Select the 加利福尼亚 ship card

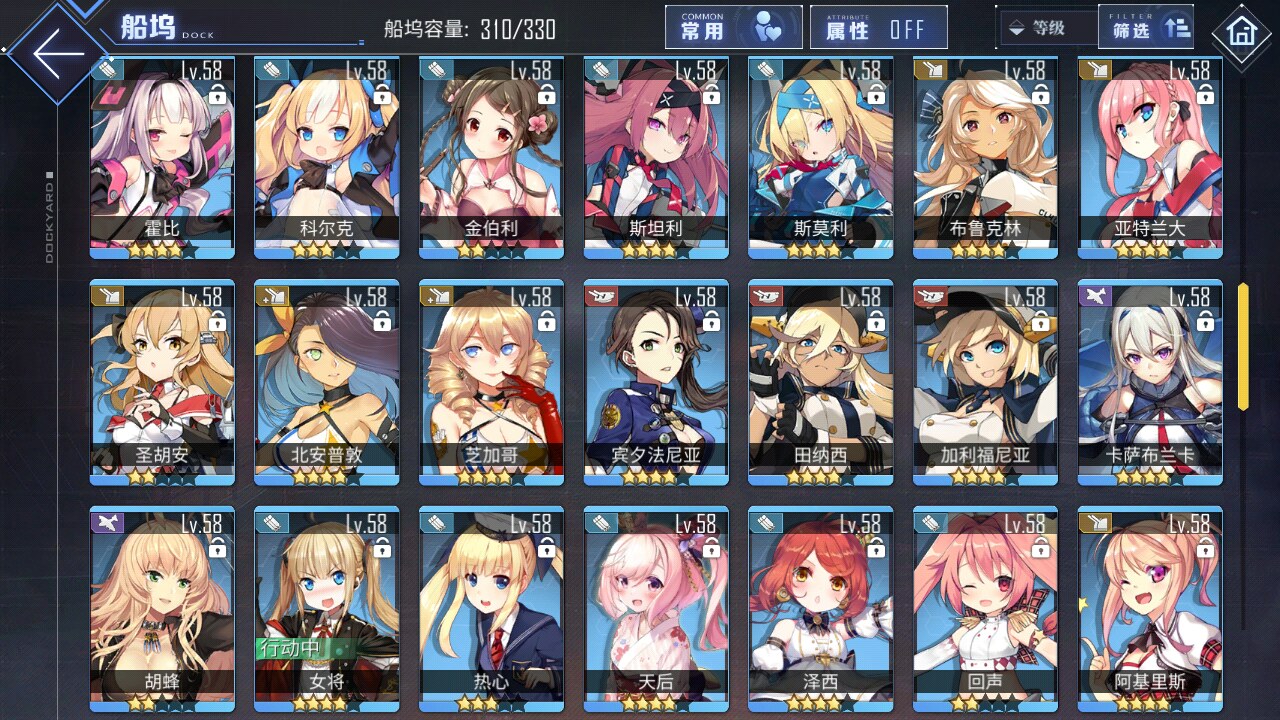tap(985, 382)
